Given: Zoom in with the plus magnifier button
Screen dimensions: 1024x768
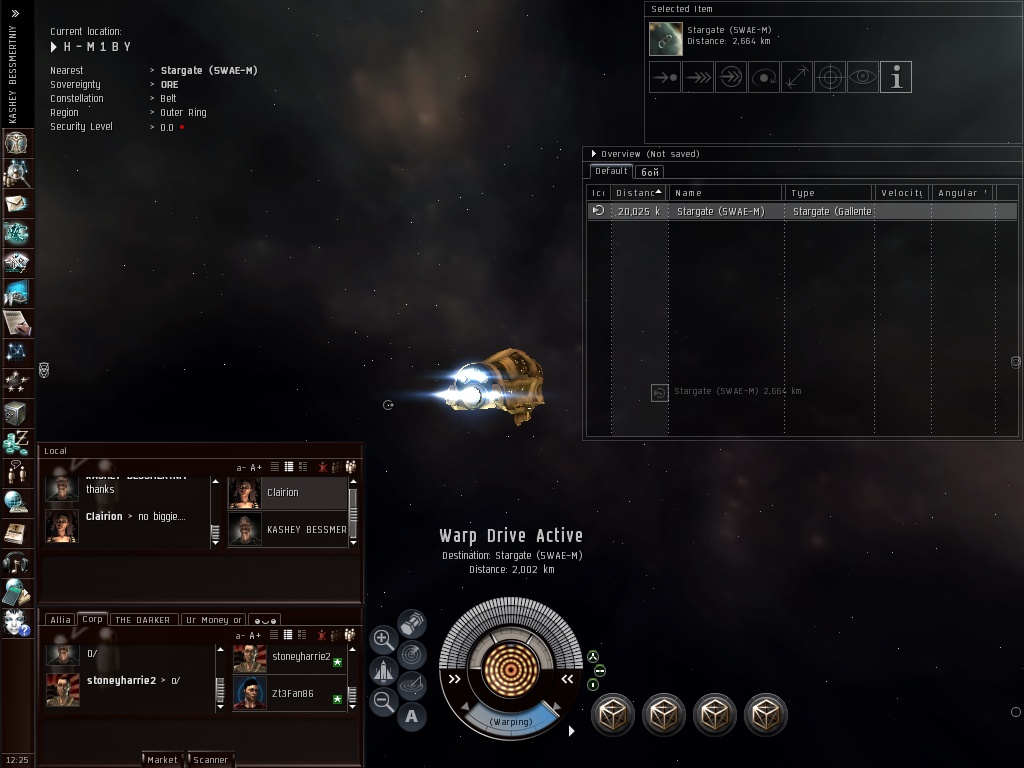Looking at the screenshot, I should click(x=383, y=638).
